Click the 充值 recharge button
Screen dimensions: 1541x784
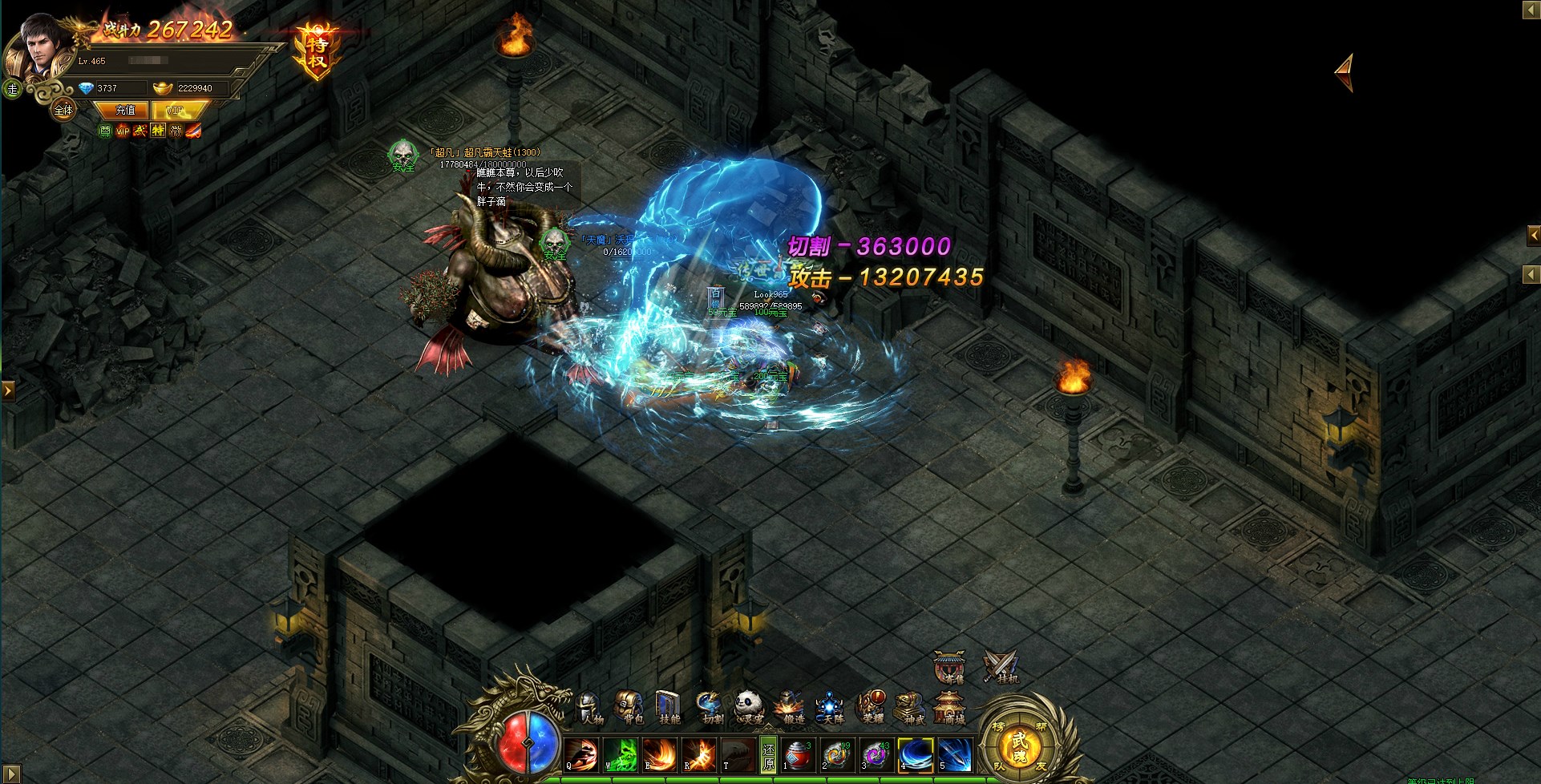(126, 110)
